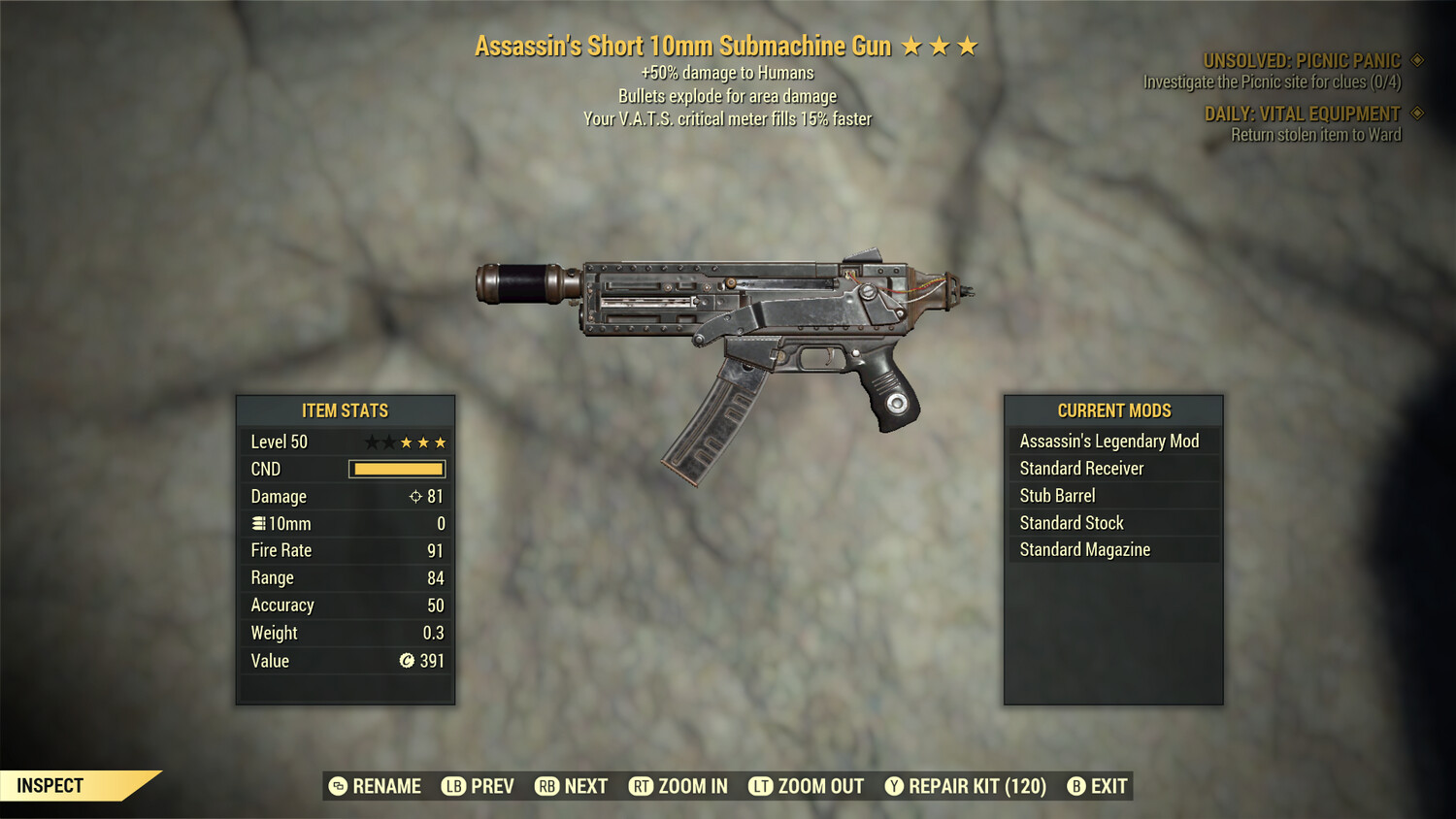Click the LT icon to zoom out
This screenshot has width=1456, height=819.
763,786
